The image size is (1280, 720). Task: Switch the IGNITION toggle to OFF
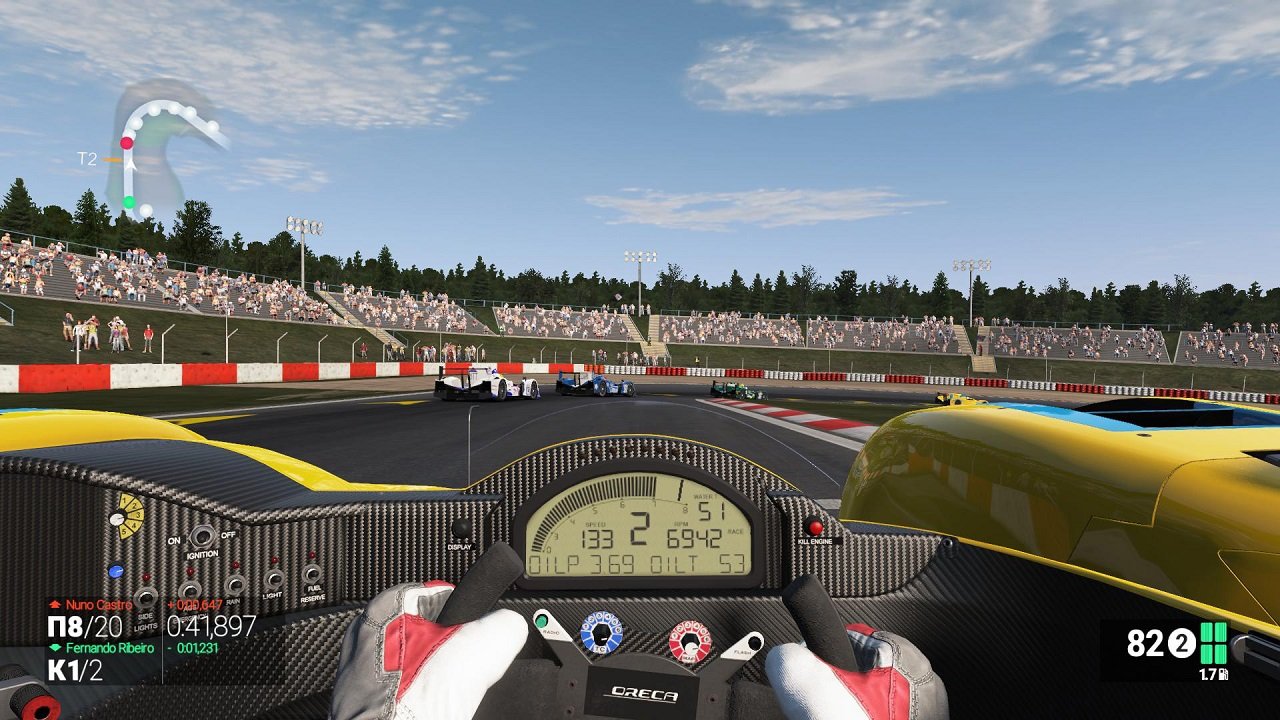click(202, 537)
